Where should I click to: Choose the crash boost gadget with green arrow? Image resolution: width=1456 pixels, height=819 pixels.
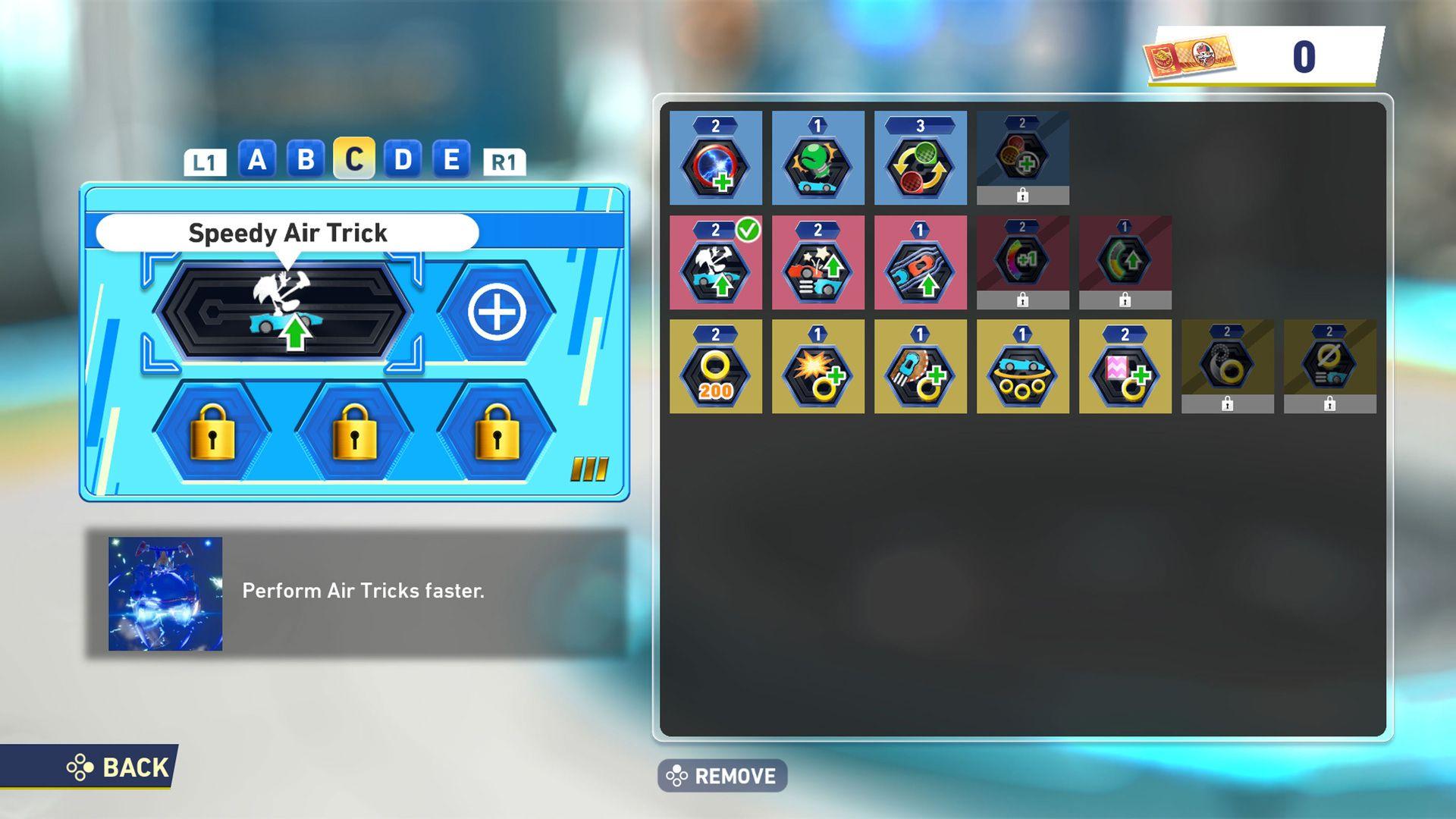tap(817, 262)
